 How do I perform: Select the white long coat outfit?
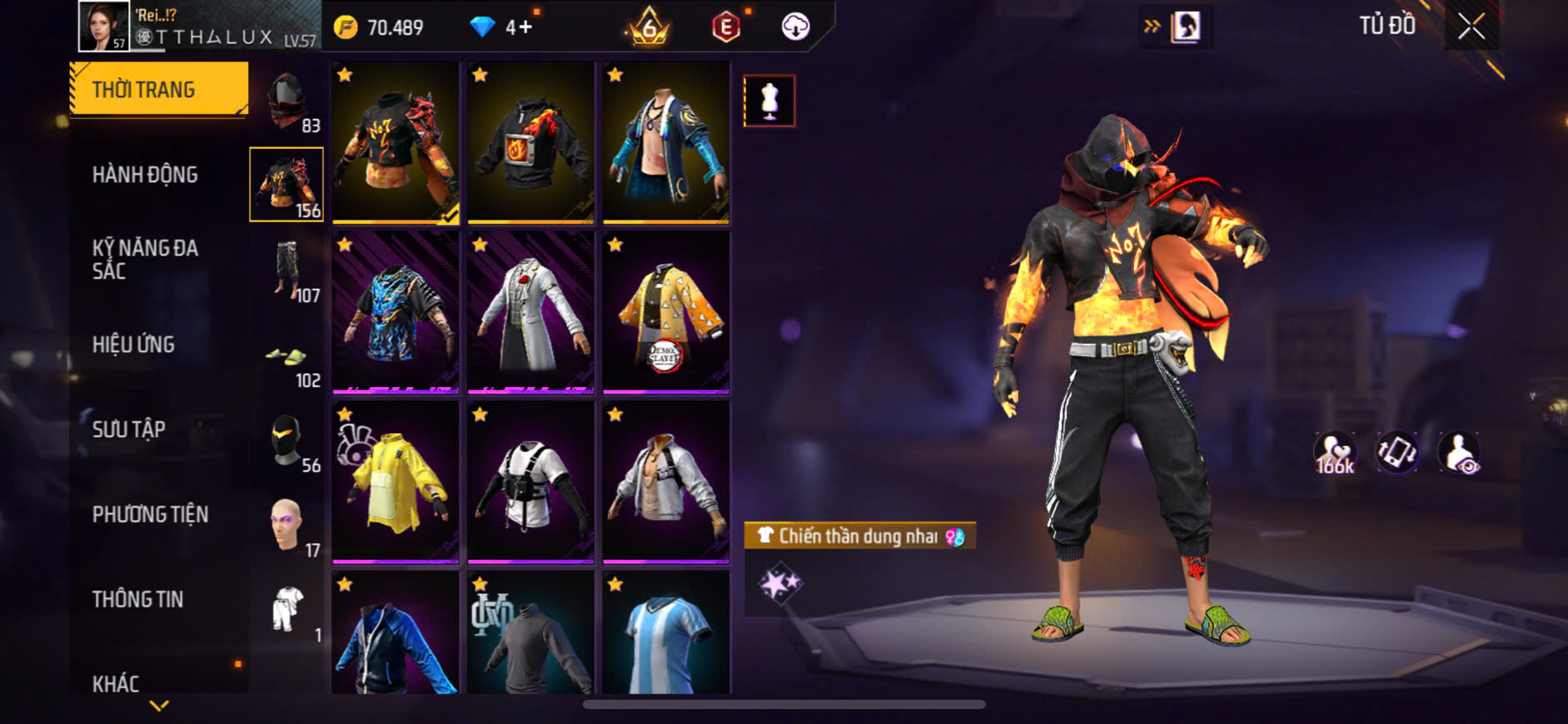click(530, 312)
